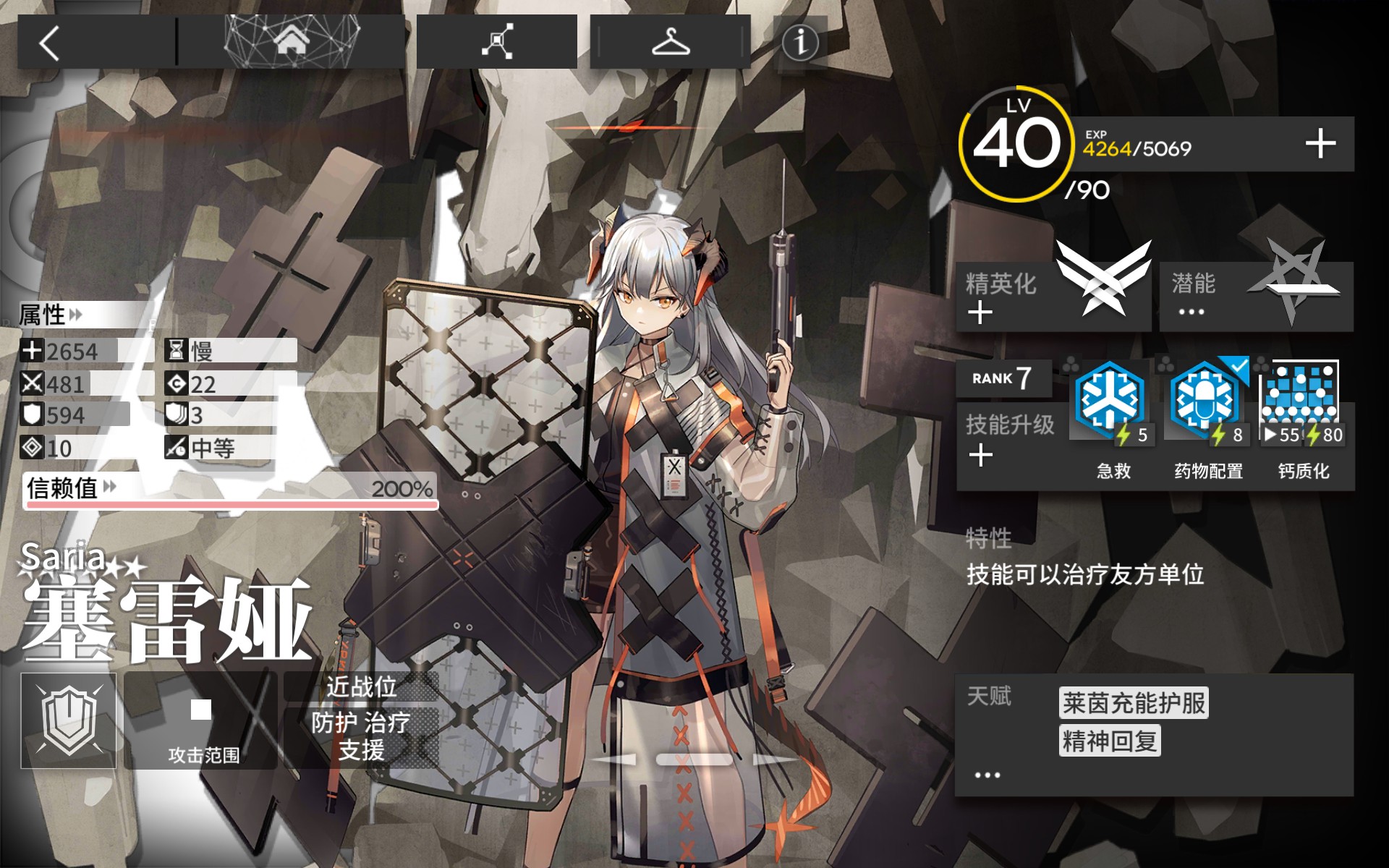This screenshot has height=868, width=1389.
Task: Expand the 天赋 talents ellipsis
Action: tap(987, 775)
